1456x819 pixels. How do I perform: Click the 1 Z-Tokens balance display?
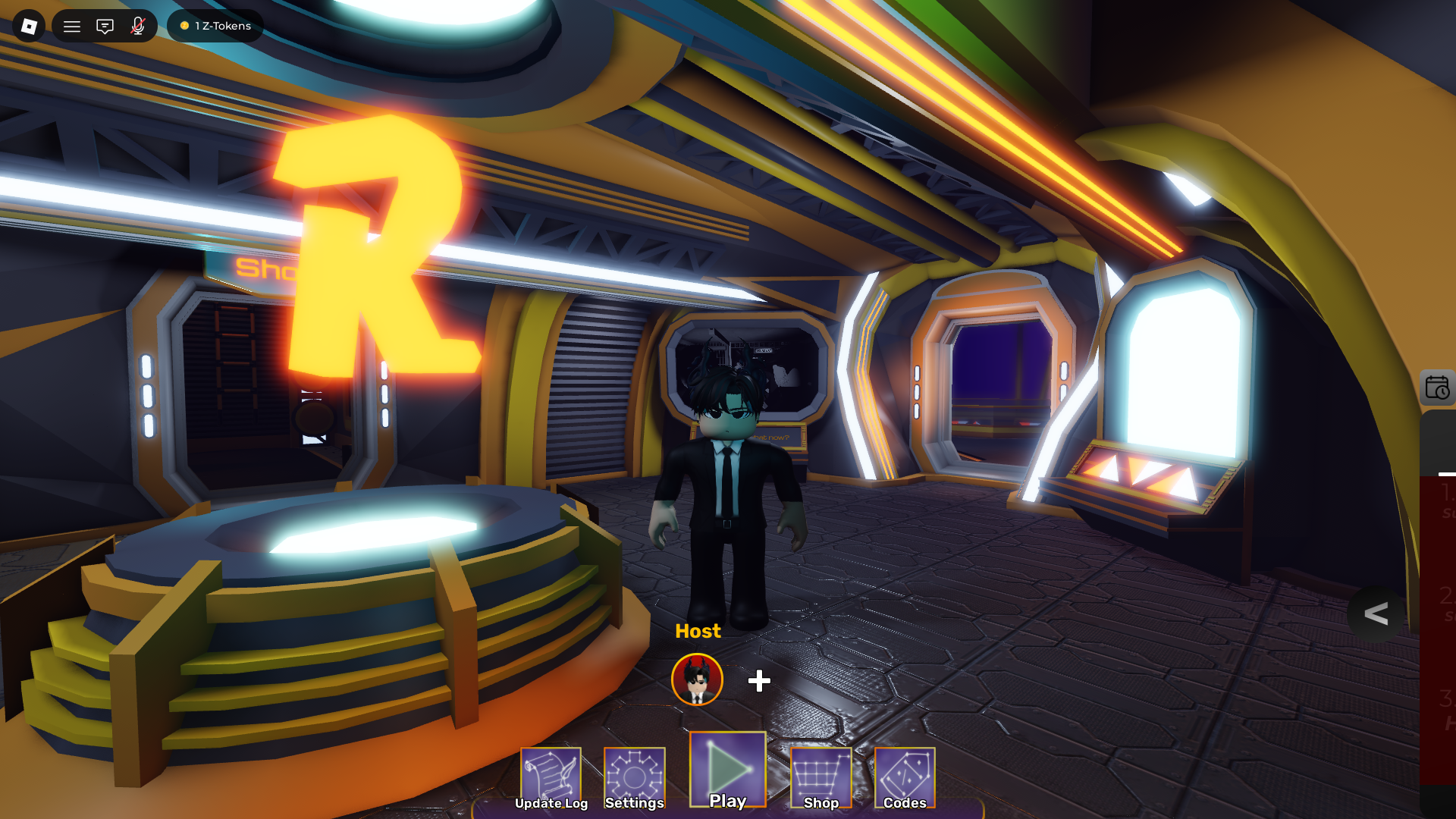click(215, 25)
